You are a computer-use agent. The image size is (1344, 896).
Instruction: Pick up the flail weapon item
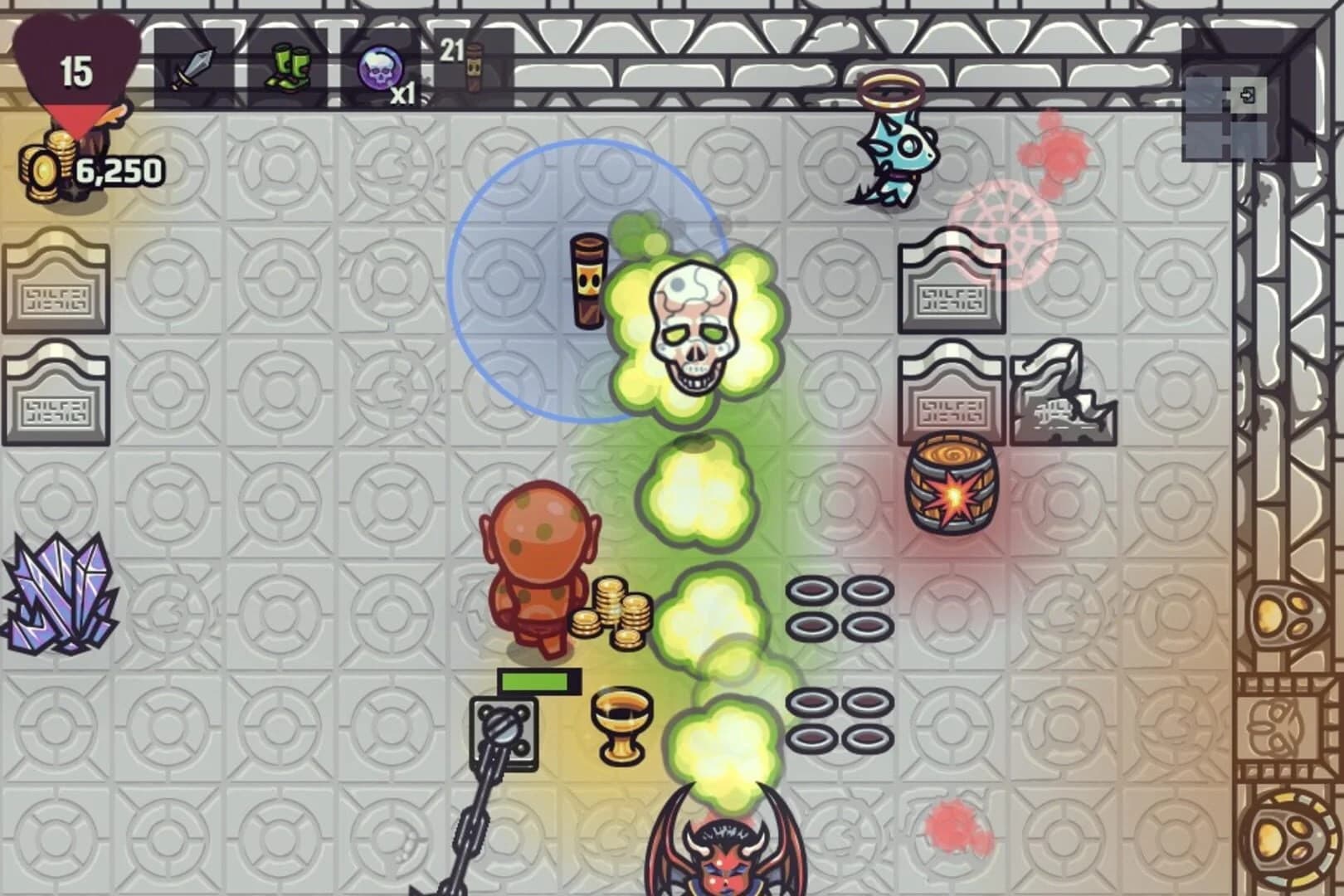coord(502,730)
